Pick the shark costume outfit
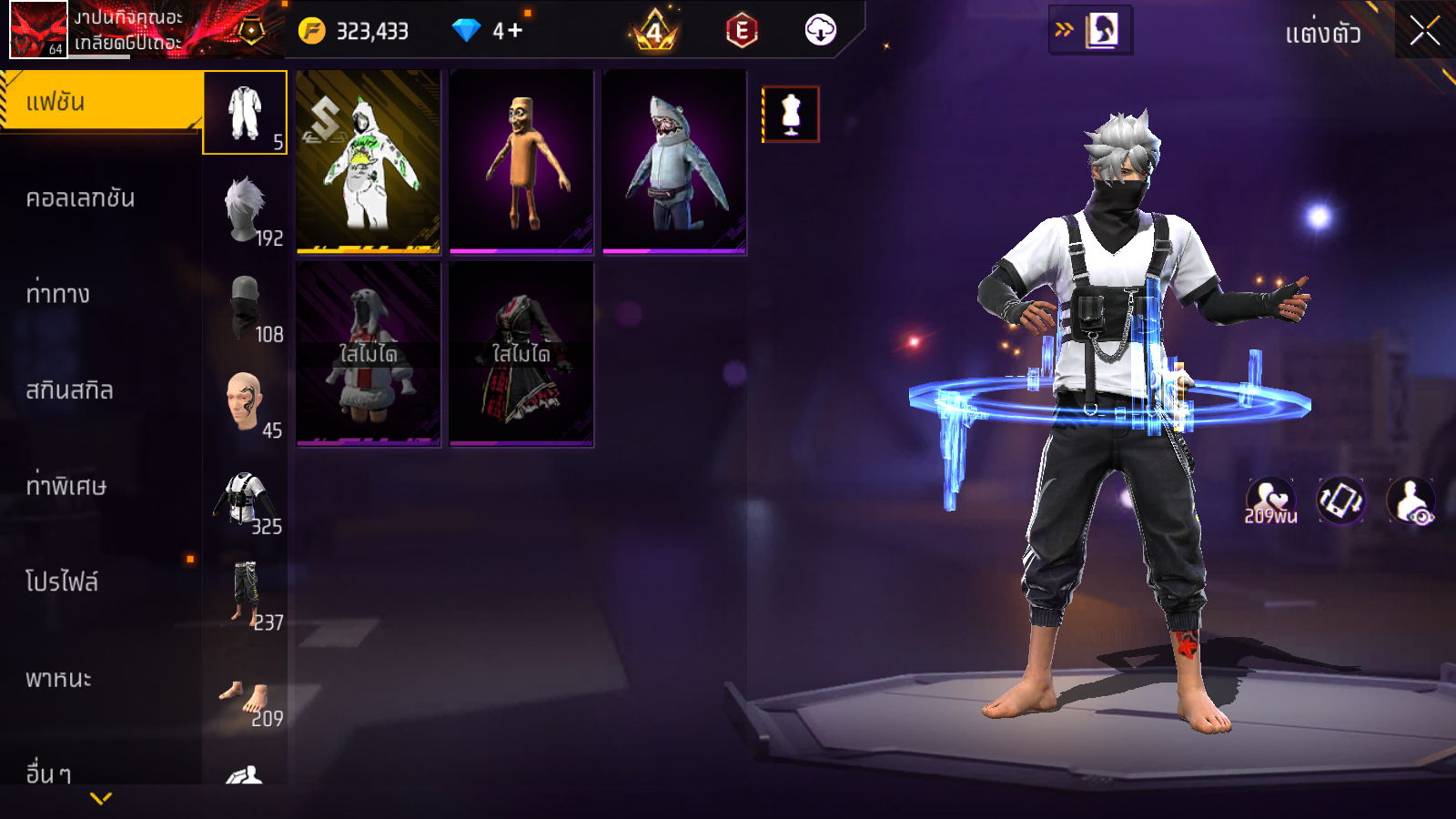 674,162
